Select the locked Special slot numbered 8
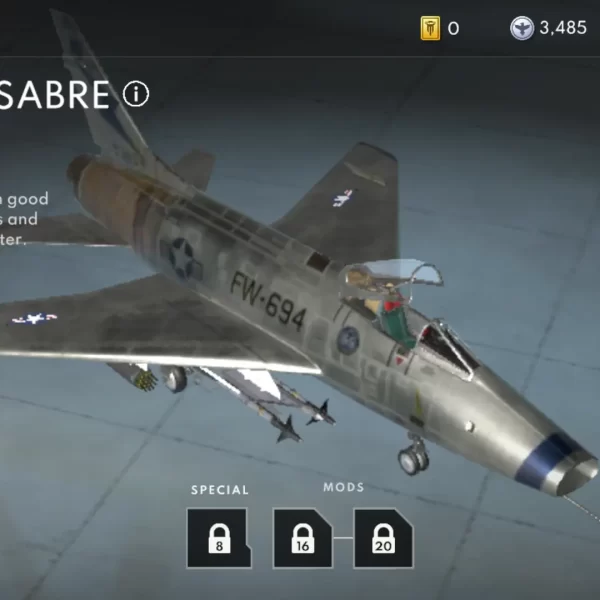600x600 pixels. pos(217,538)
